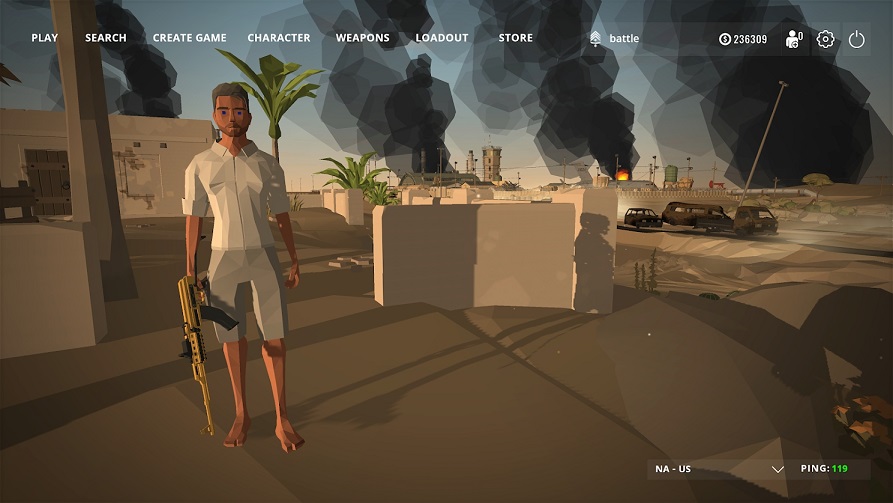Open the LOADOUT screen

point(442,38)
